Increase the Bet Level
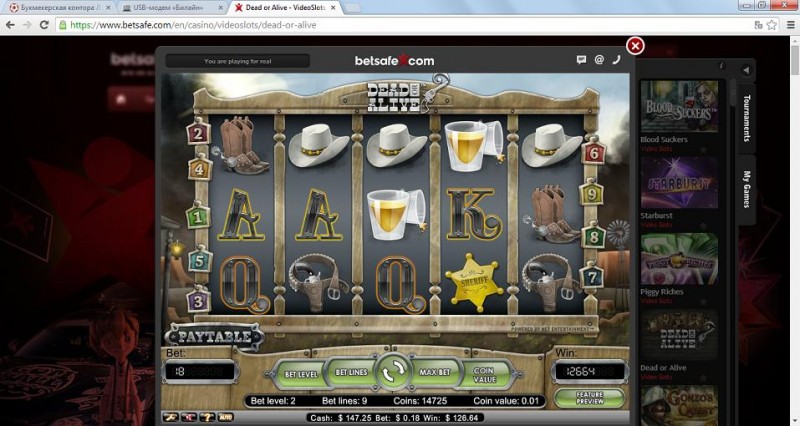The height and width of the screenshot is (426, 800). (x=301, y=373)
